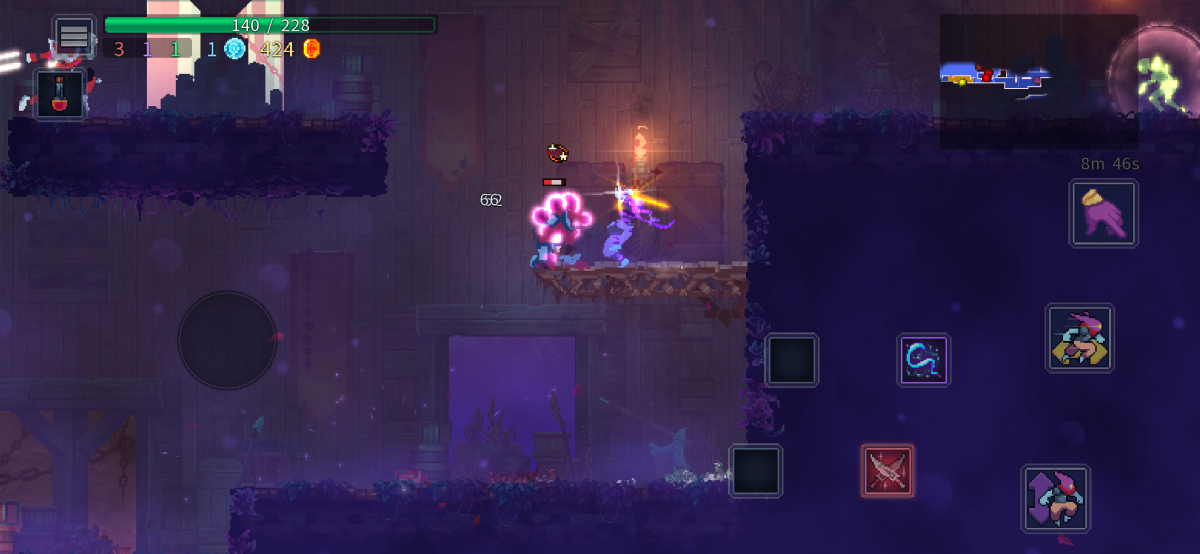Open the minimap
The width and height of the screenshot is (1200, 554).
(1037, 80)
